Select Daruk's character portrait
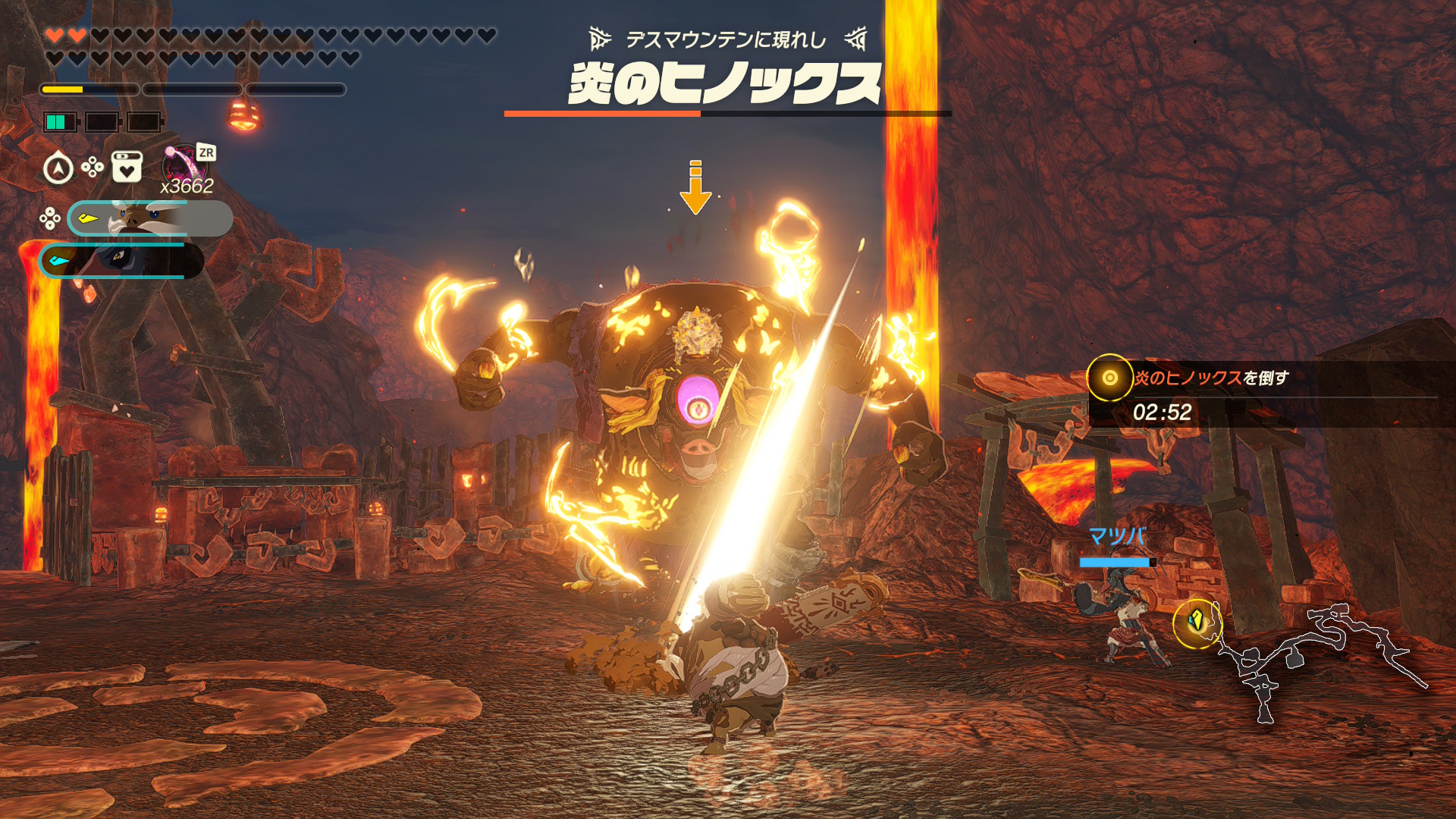Viewport: 1456px width, 819px height. click(149, 218)
